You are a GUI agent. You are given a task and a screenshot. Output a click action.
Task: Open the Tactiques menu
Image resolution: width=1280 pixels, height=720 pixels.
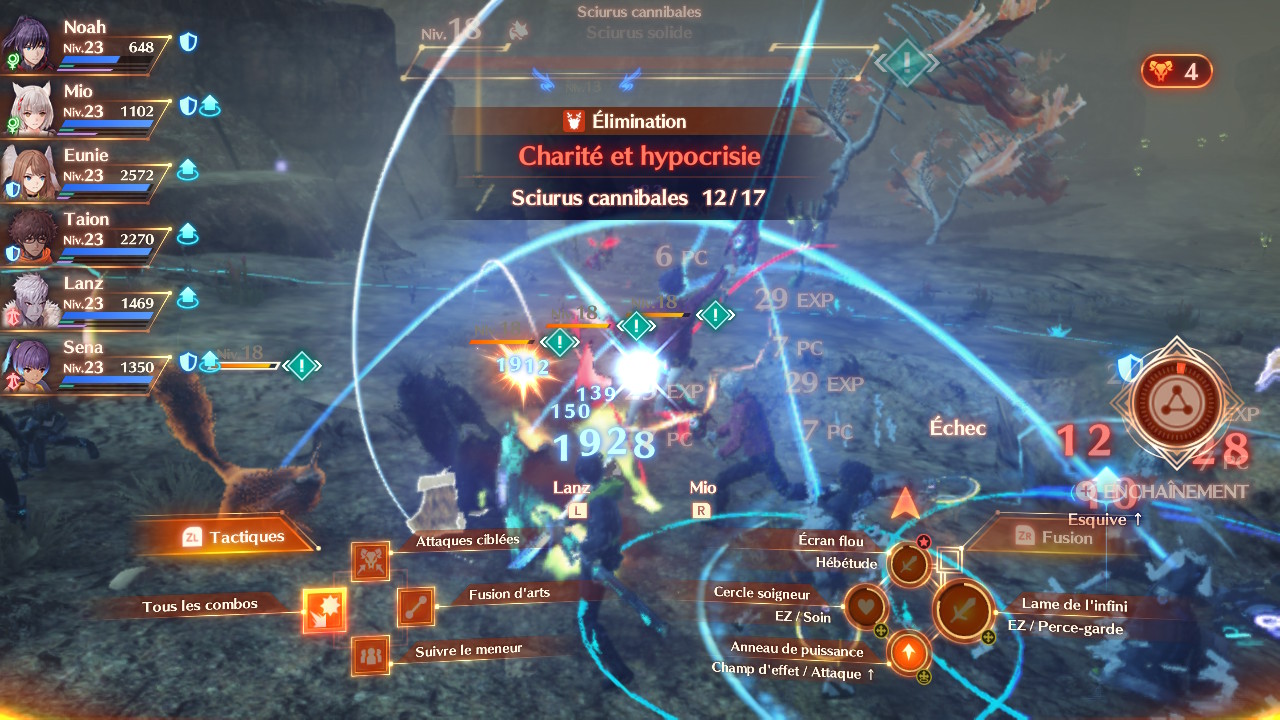(x=234, y=537)
